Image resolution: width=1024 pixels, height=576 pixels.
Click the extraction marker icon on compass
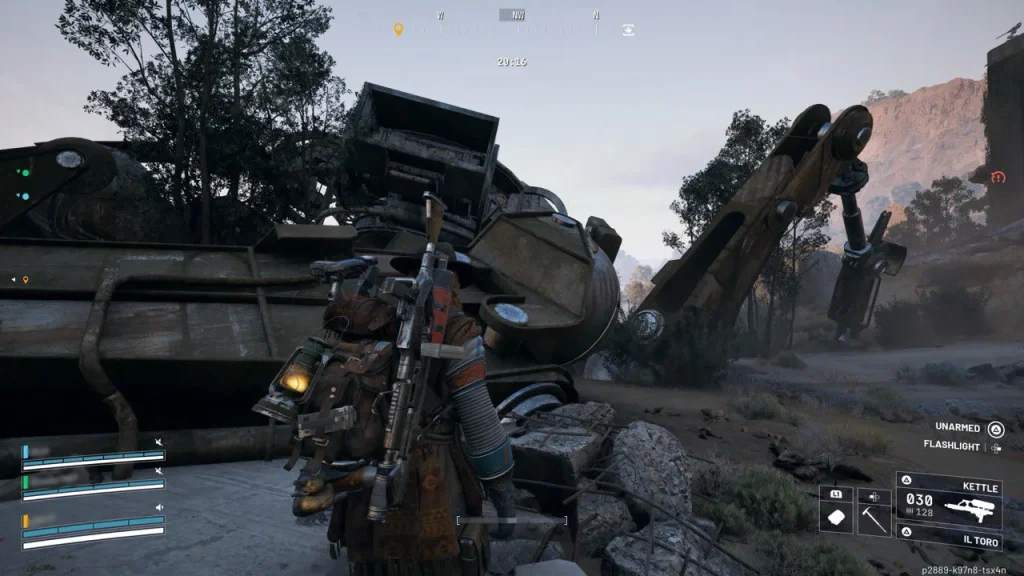click(628, 30)
